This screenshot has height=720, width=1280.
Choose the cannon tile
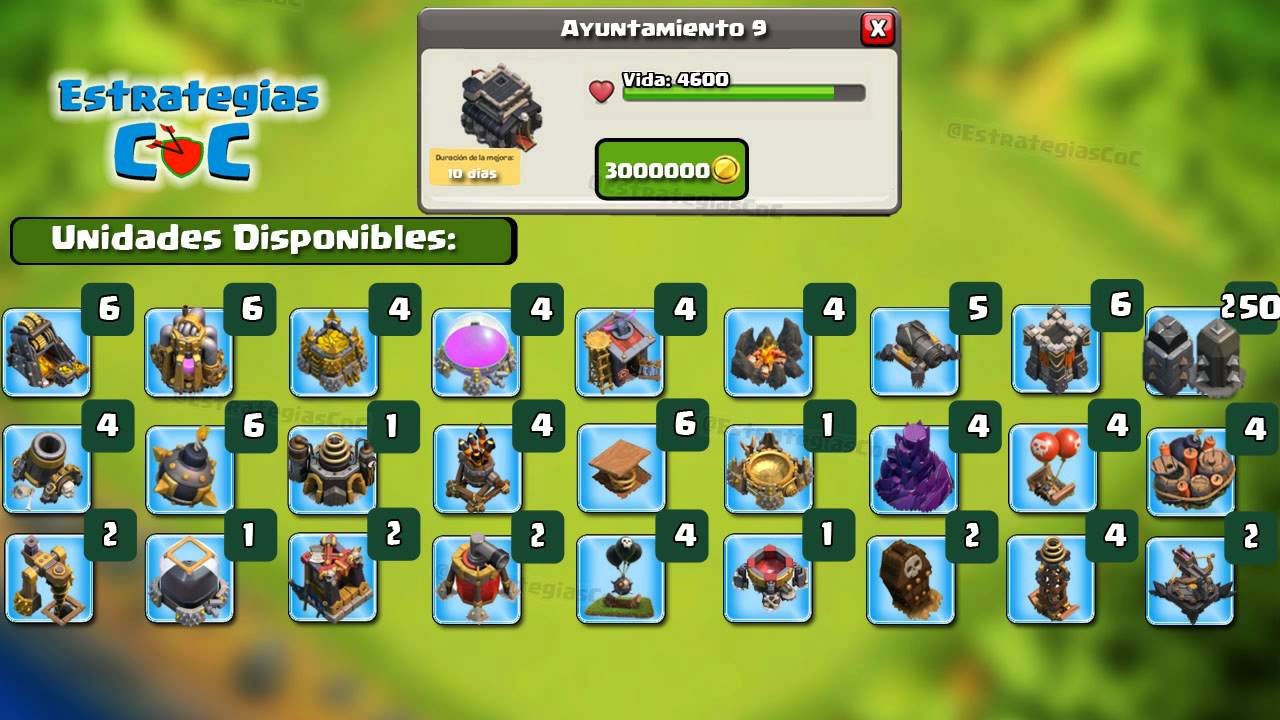coord(914,351)
